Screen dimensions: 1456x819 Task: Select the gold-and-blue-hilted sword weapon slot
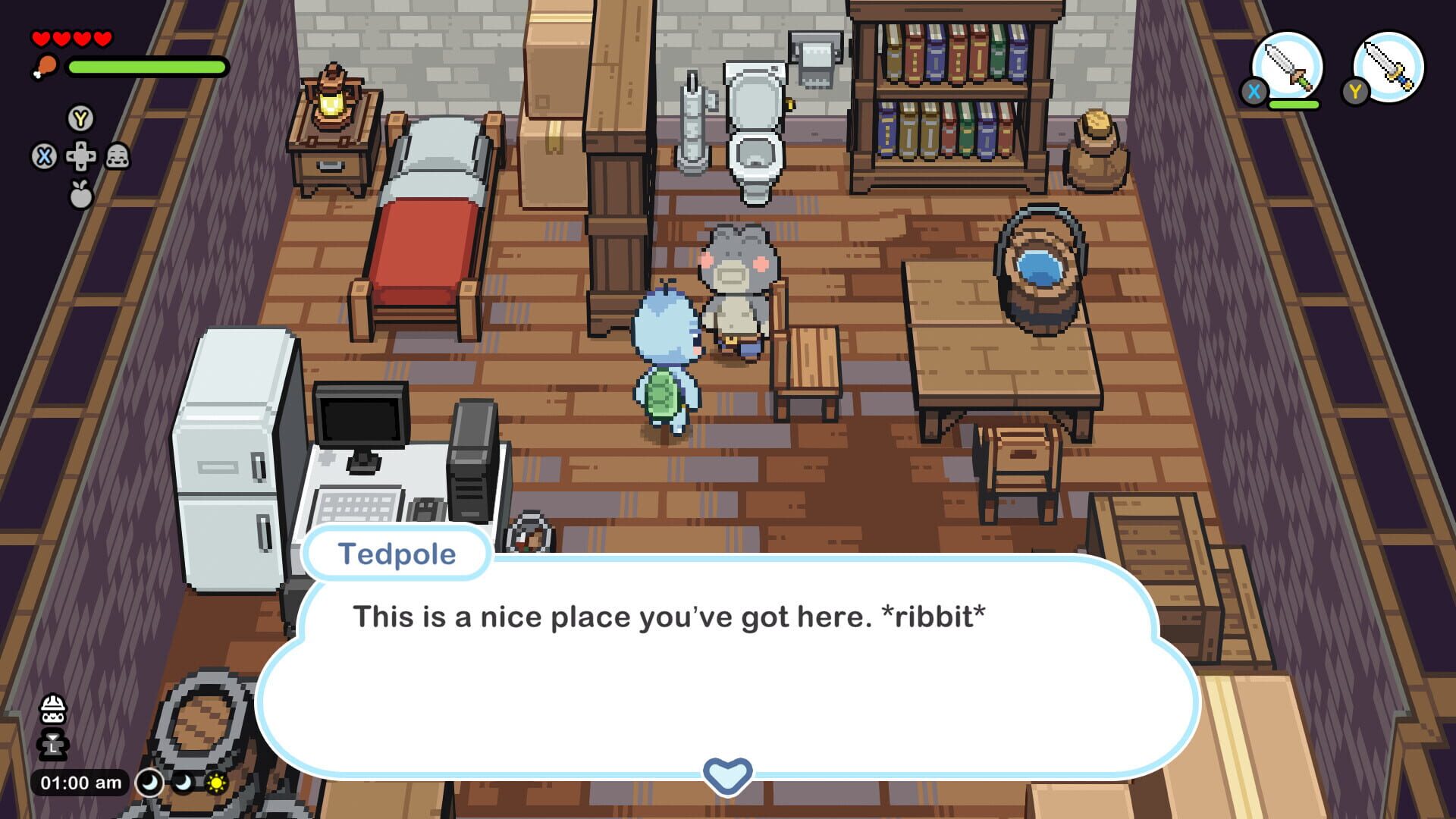coord(1389,67)
